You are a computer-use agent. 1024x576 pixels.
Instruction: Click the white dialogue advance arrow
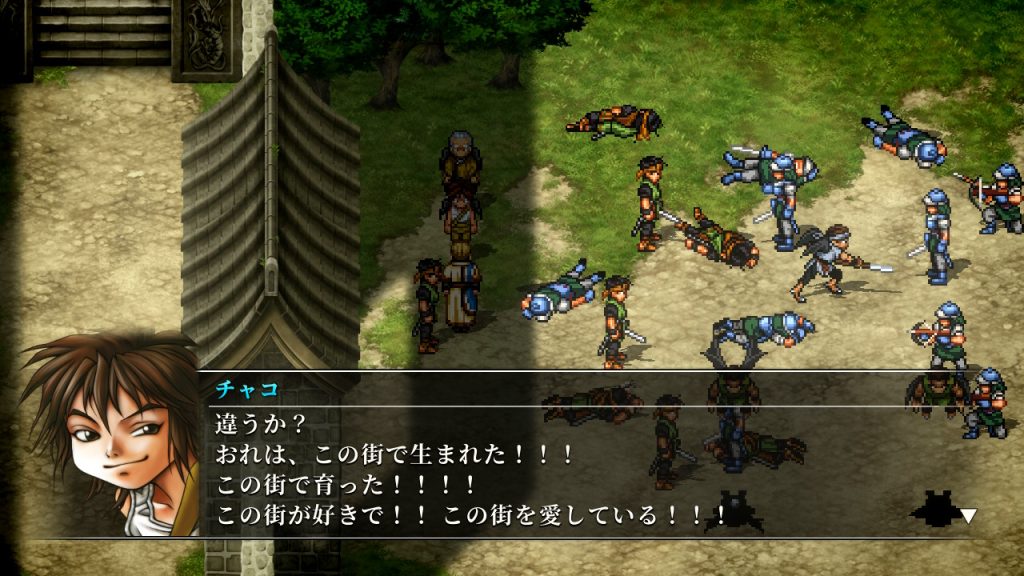967,515
